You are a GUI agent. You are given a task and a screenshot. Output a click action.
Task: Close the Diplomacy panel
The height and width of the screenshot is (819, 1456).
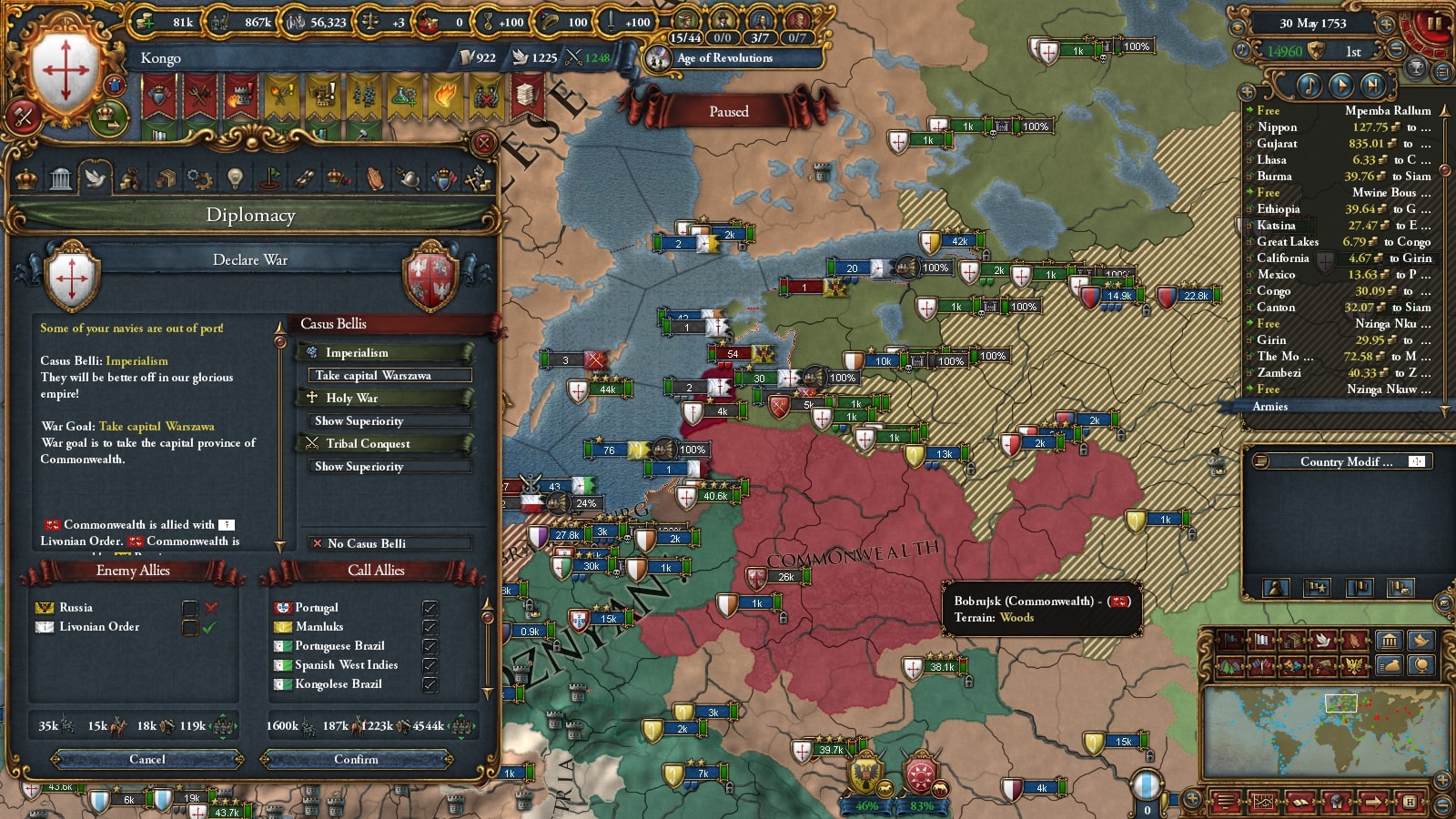[484, 143]
